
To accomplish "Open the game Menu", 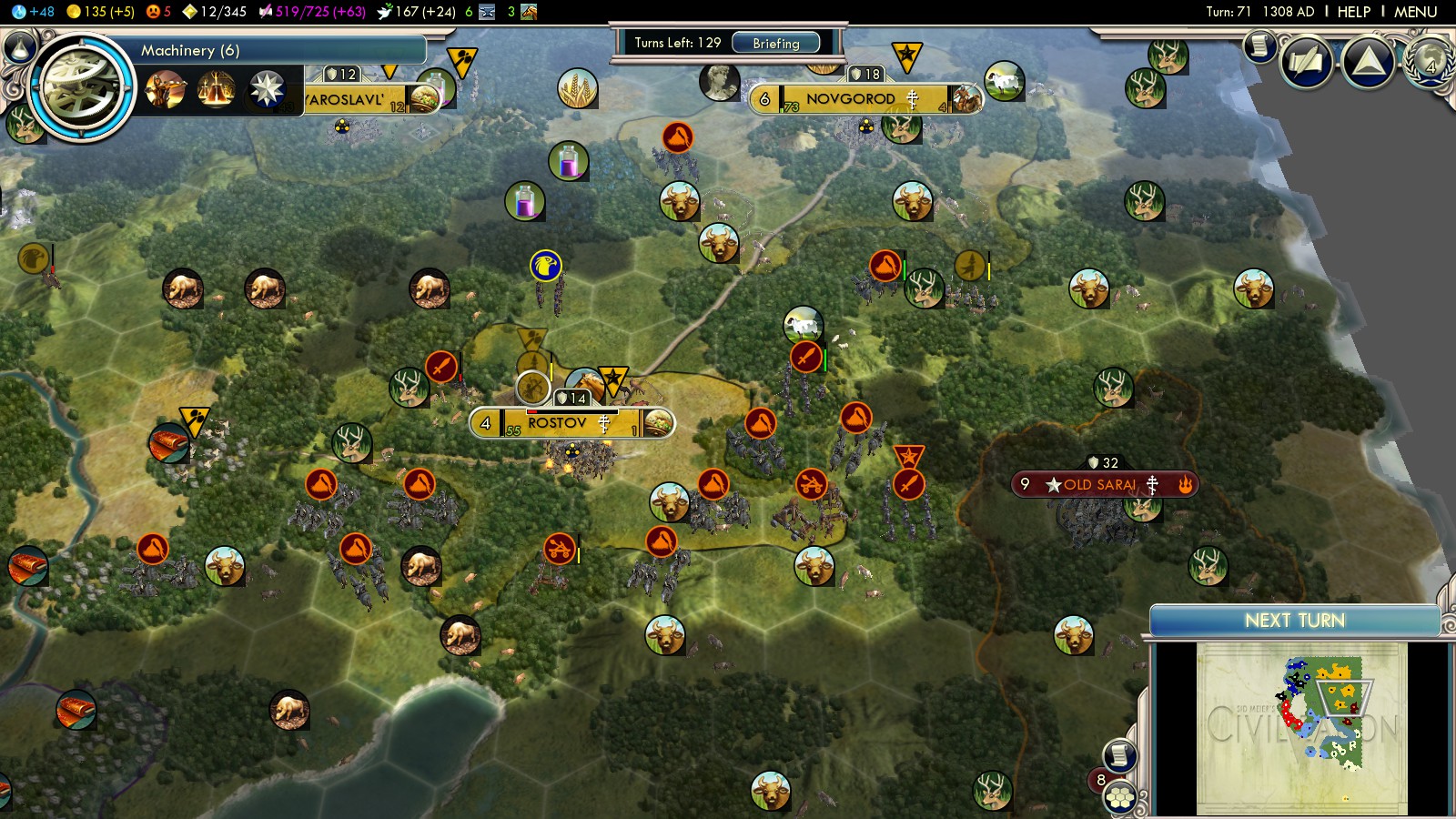I will click(x=1415, y=12).
